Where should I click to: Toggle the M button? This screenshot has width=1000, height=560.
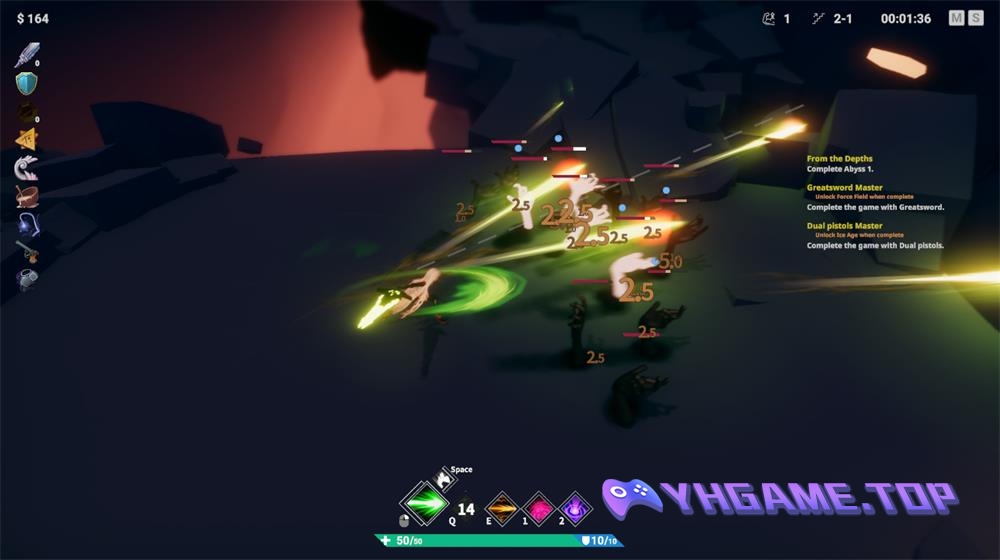(956, 18)
